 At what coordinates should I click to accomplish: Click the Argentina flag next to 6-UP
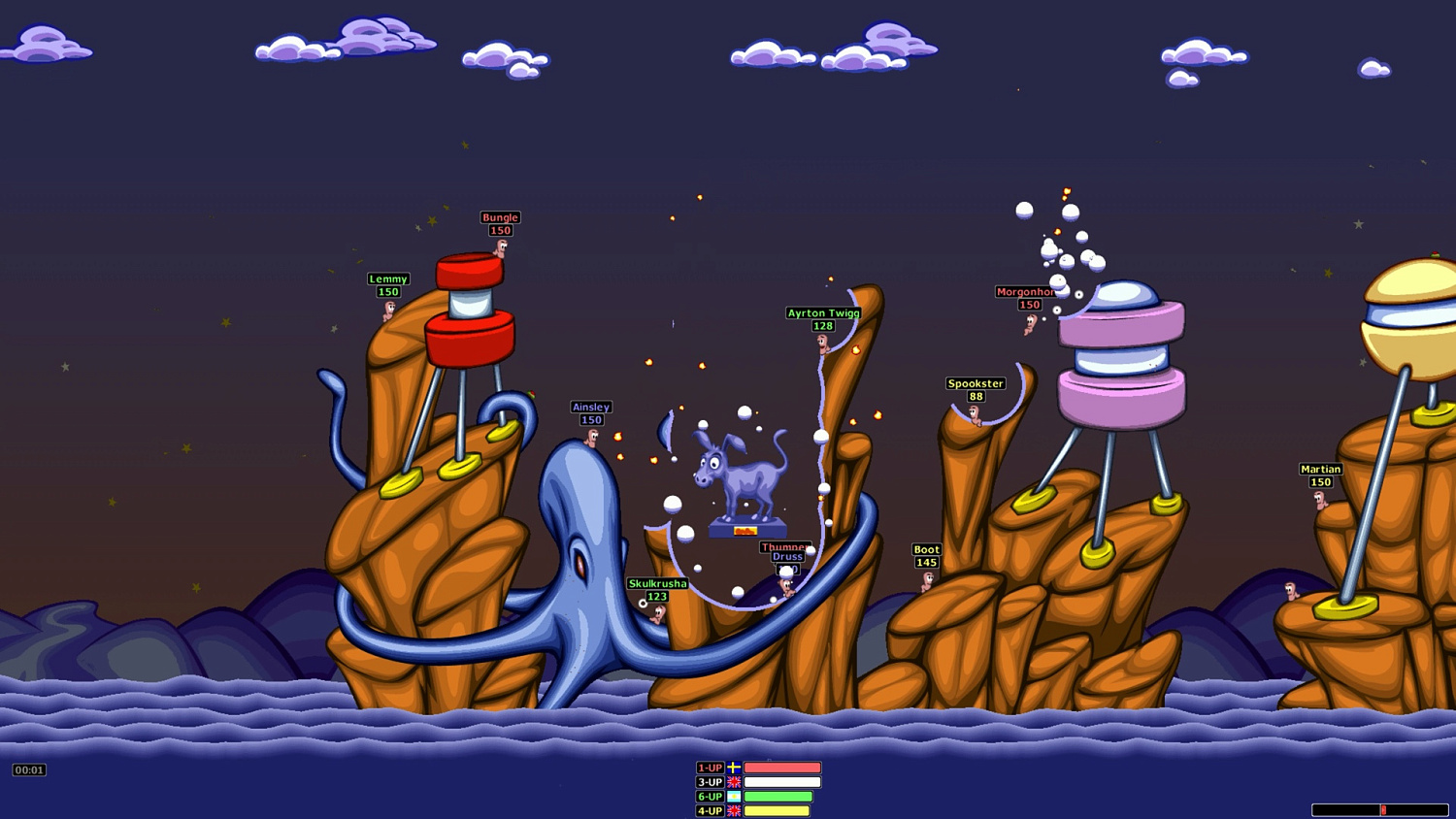[734, 796]
